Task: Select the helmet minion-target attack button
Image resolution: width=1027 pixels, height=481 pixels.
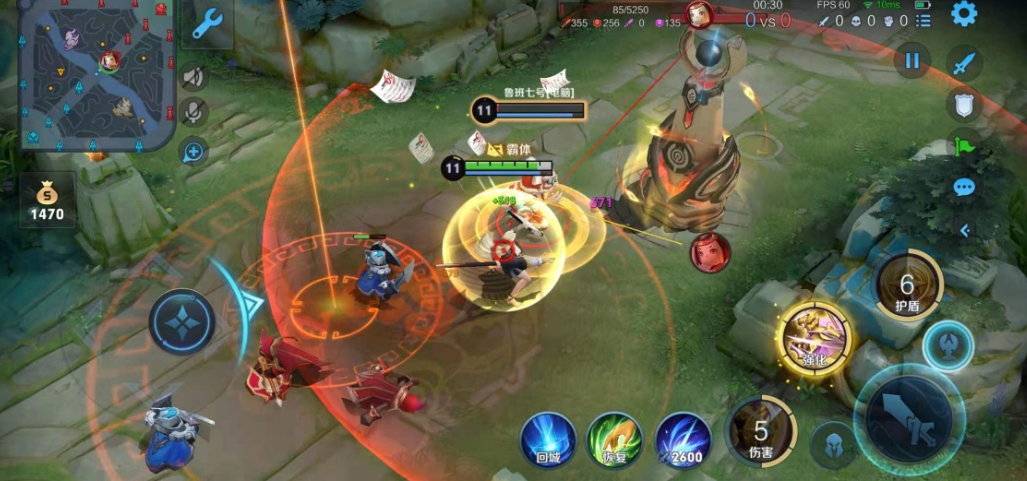Action: [x=832, y=443]
